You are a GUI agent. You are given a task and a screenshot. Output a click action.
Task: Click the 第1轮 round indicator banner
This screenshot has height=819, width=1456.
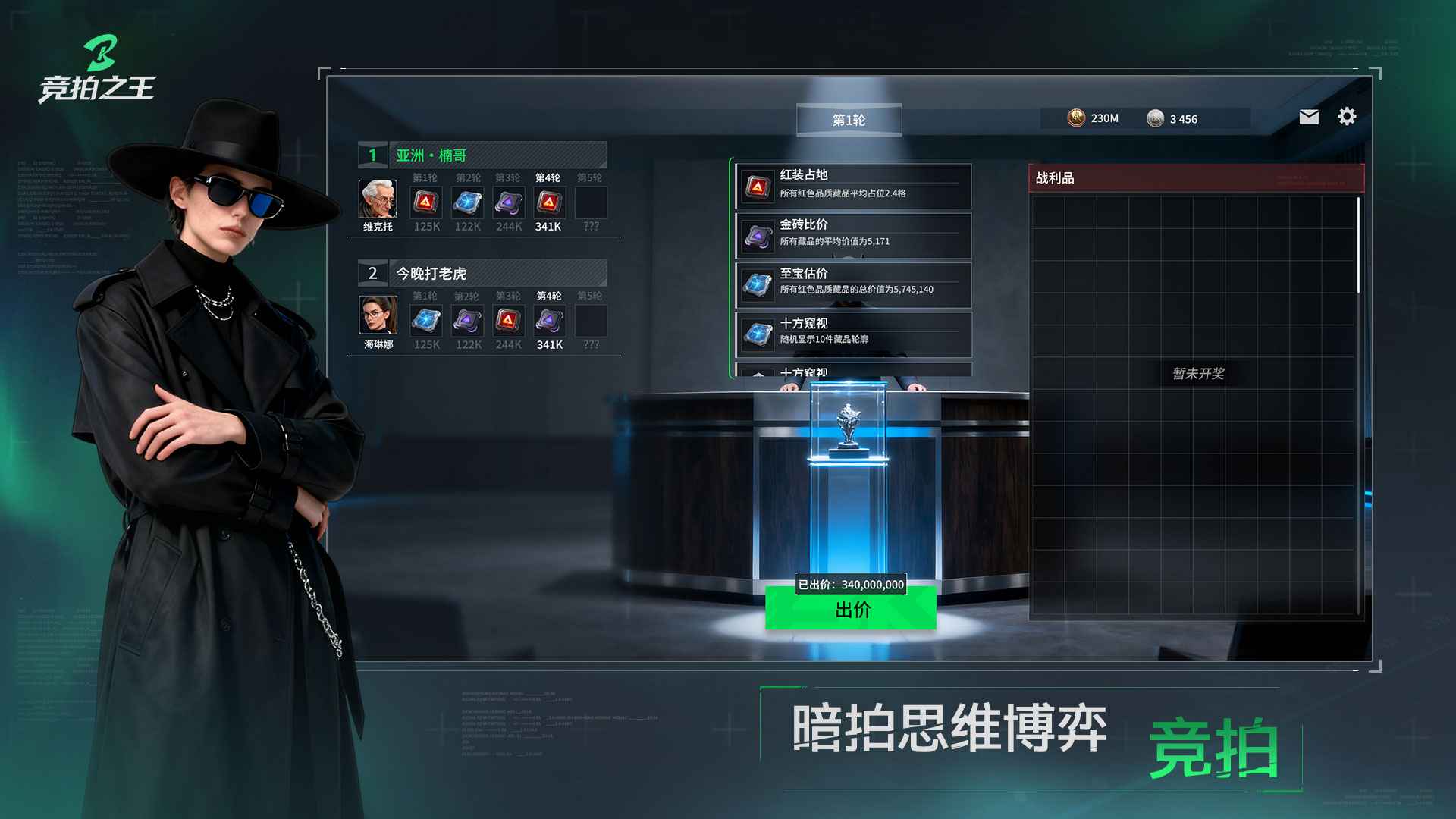click(x=850, y=119)
